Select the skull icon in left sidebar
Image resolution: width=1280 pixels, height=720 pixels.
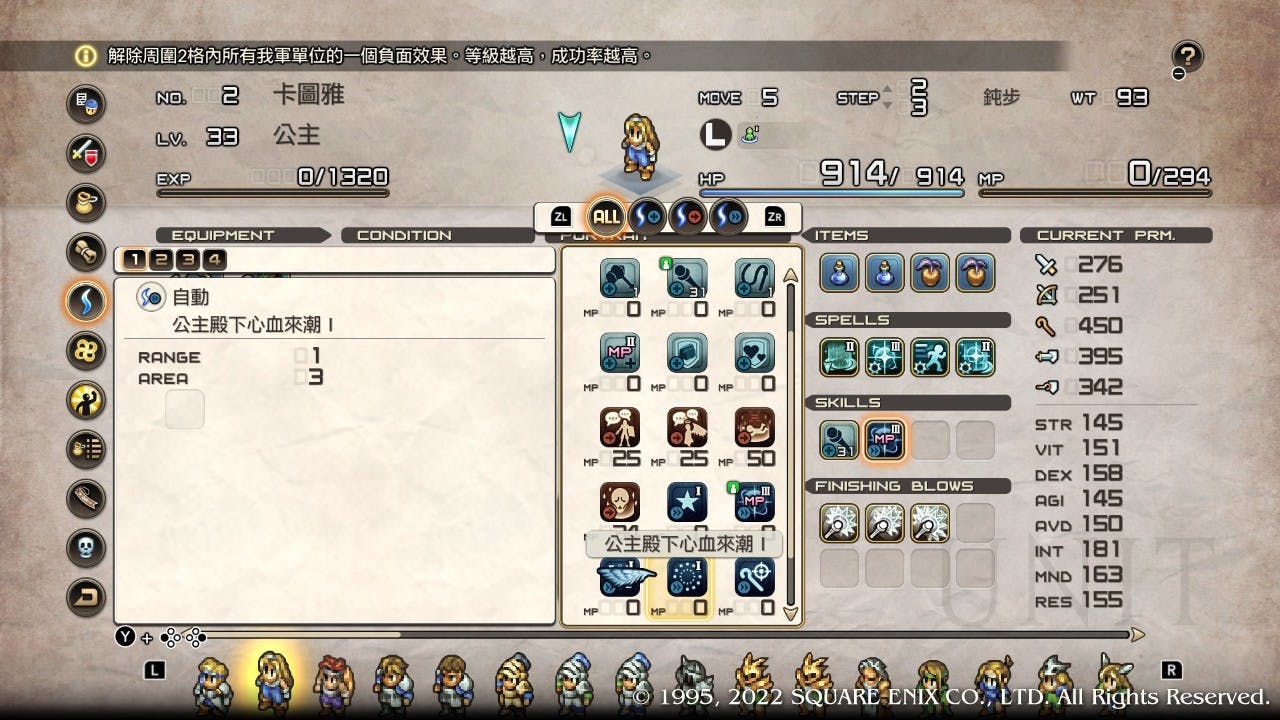pos(86,547)
